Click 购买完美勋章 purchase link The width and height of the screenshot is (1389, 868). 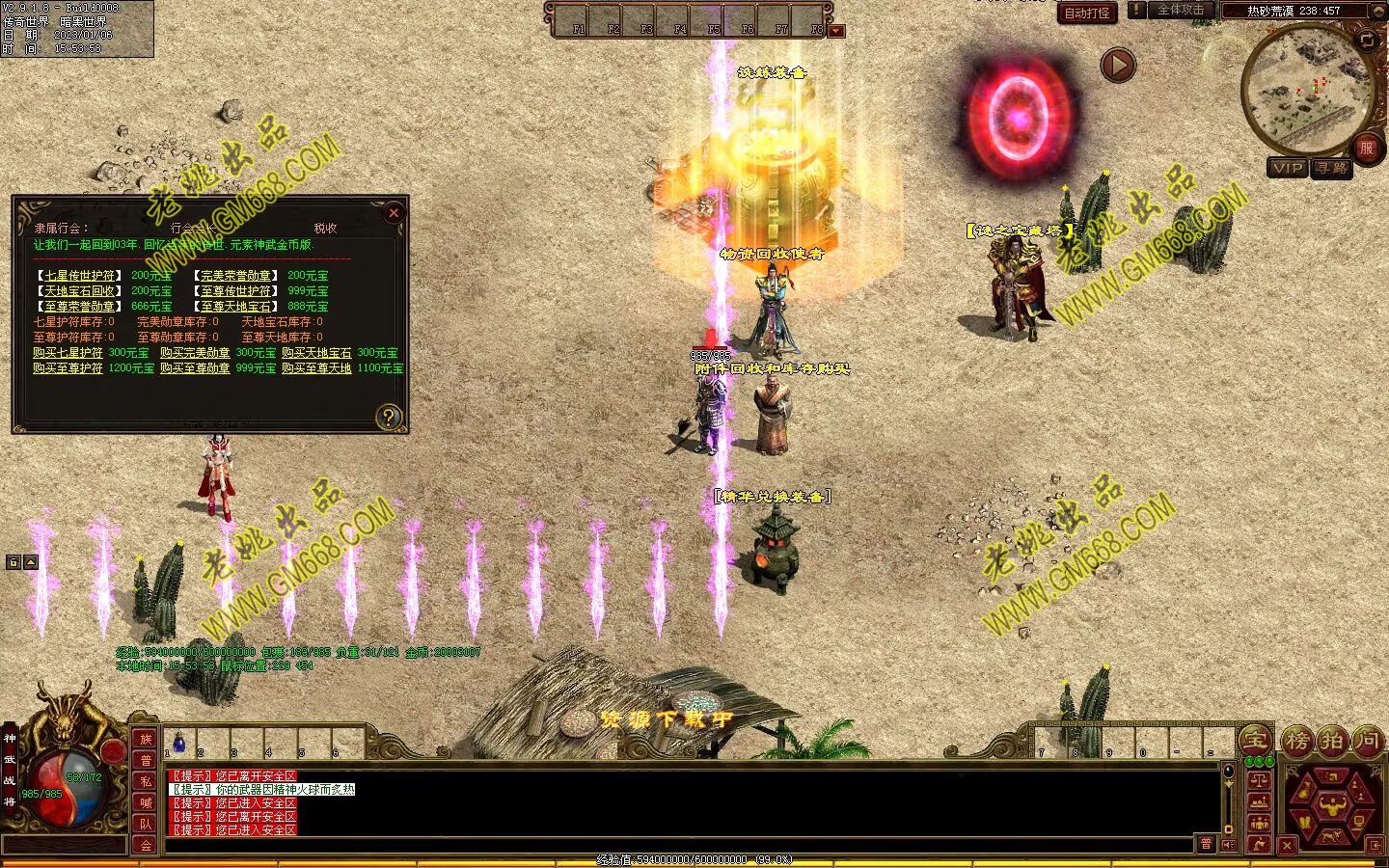(x=195, y=353)
